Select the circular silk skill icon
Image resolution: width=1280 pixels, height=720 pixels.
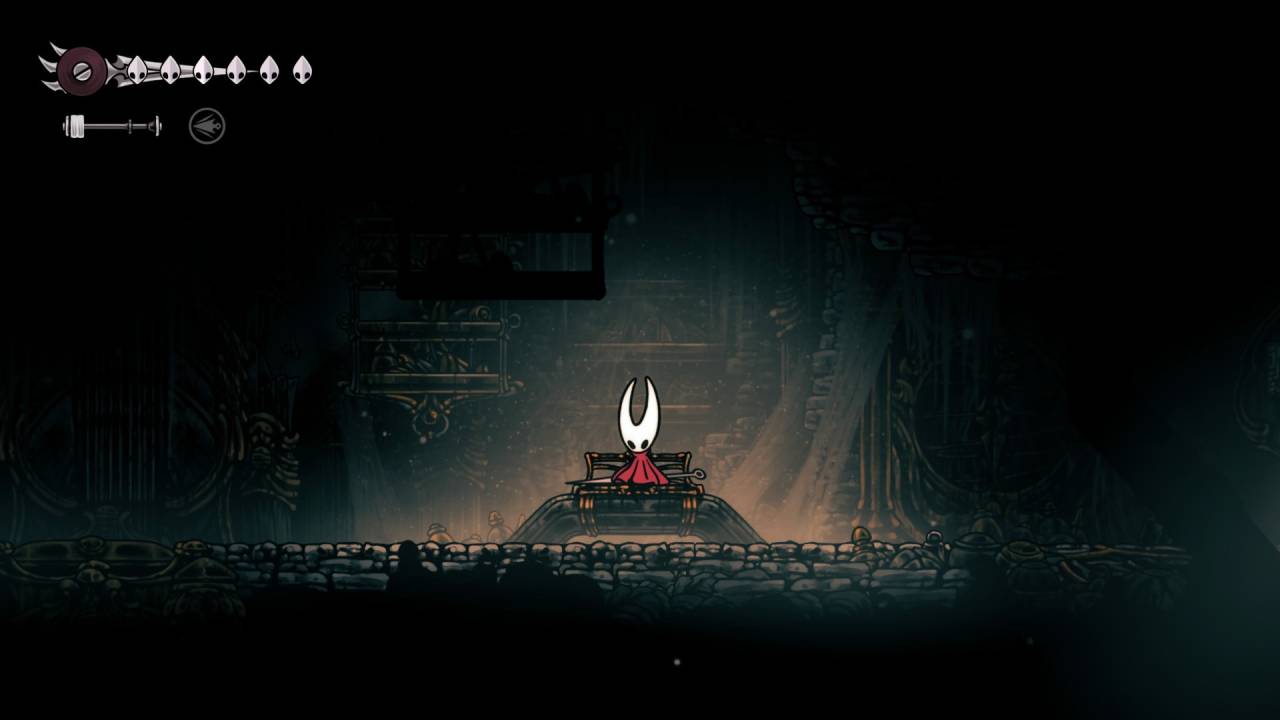click(207, 126)
